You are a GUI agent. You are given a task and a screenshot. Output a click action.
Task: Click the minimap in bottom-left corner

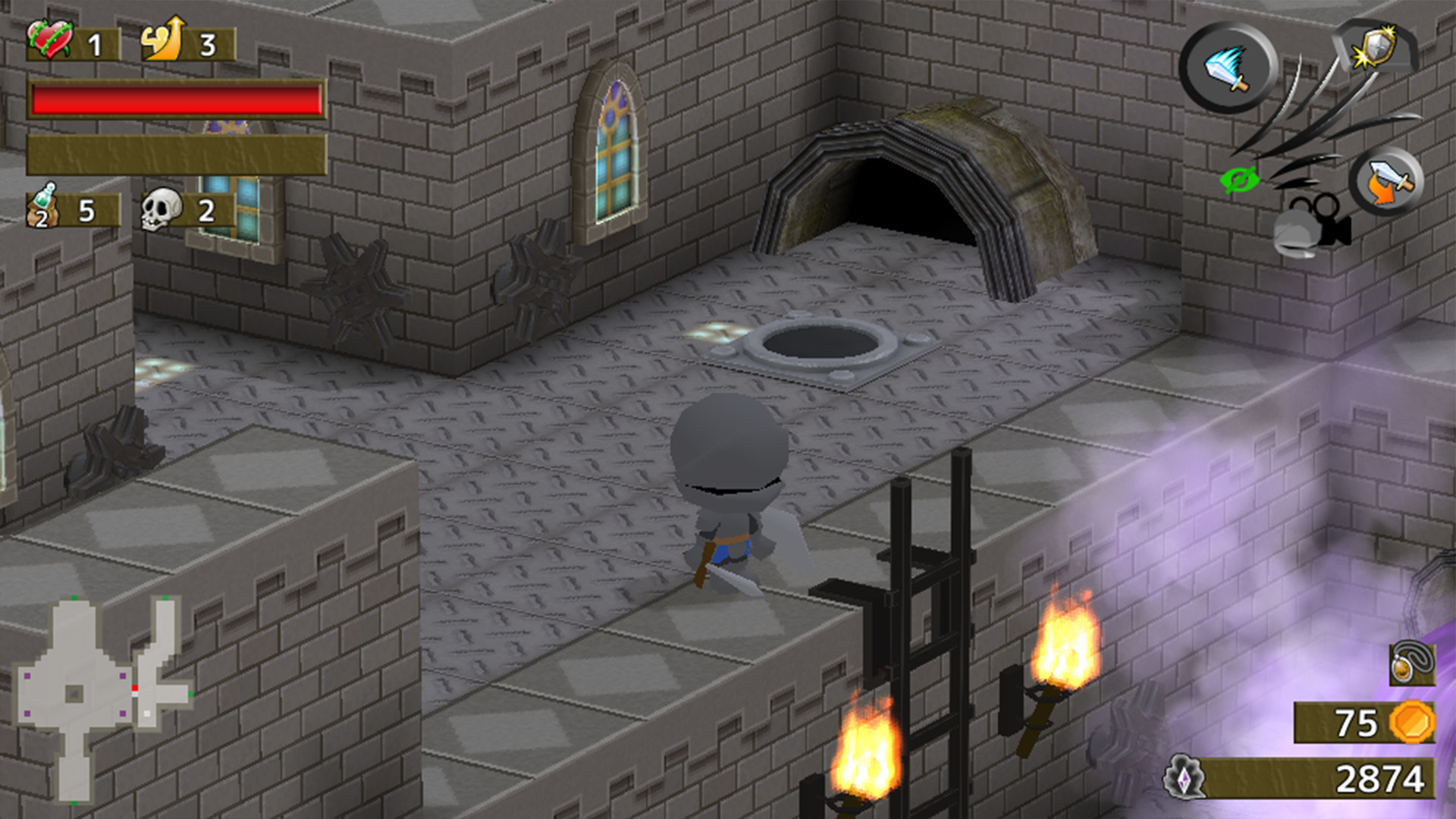pyautogui.click(x=102, y=698)
